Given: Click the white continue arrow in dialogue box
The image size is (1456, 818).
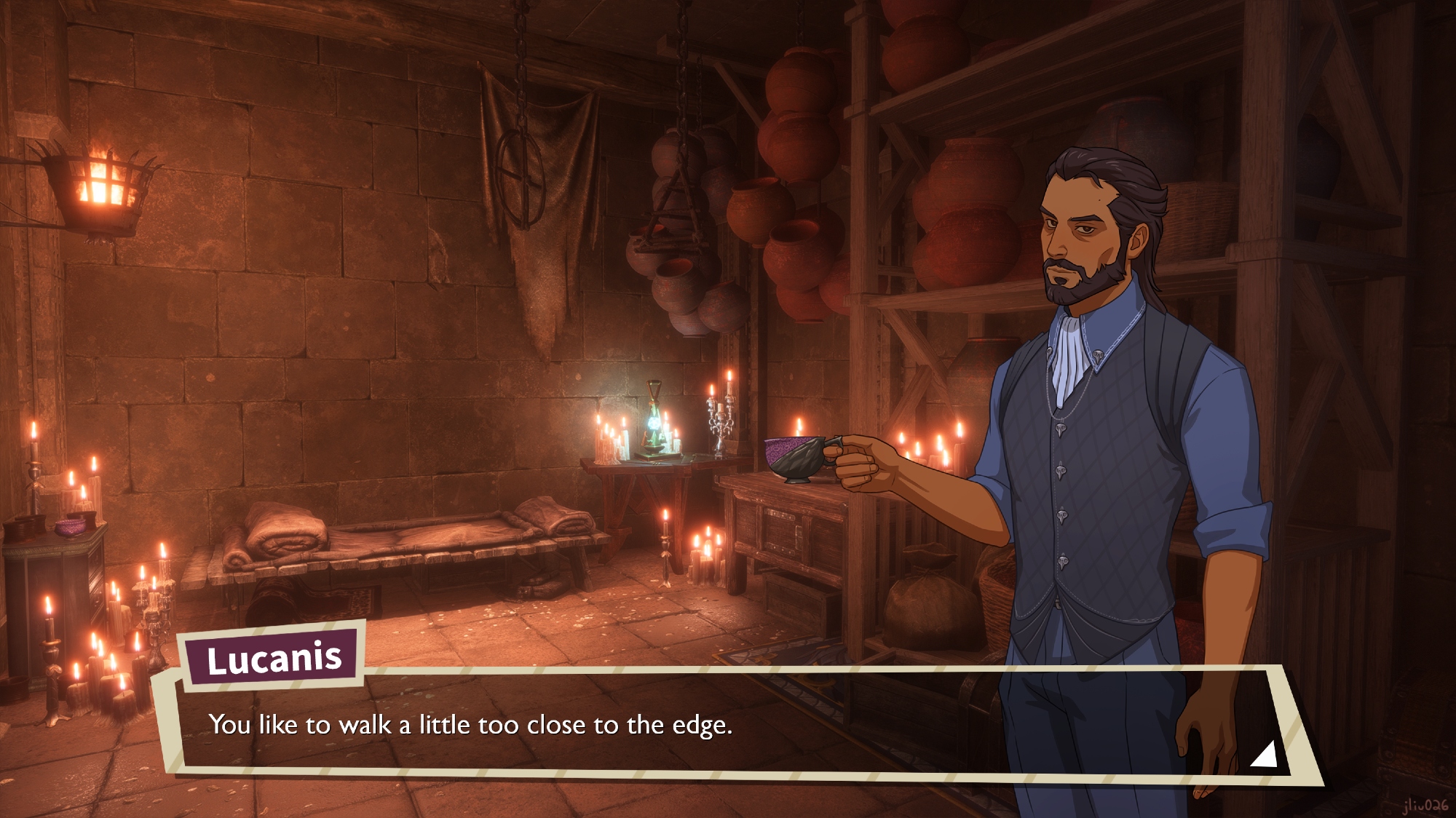Looking at the screenshot, I should (1265, 755).
